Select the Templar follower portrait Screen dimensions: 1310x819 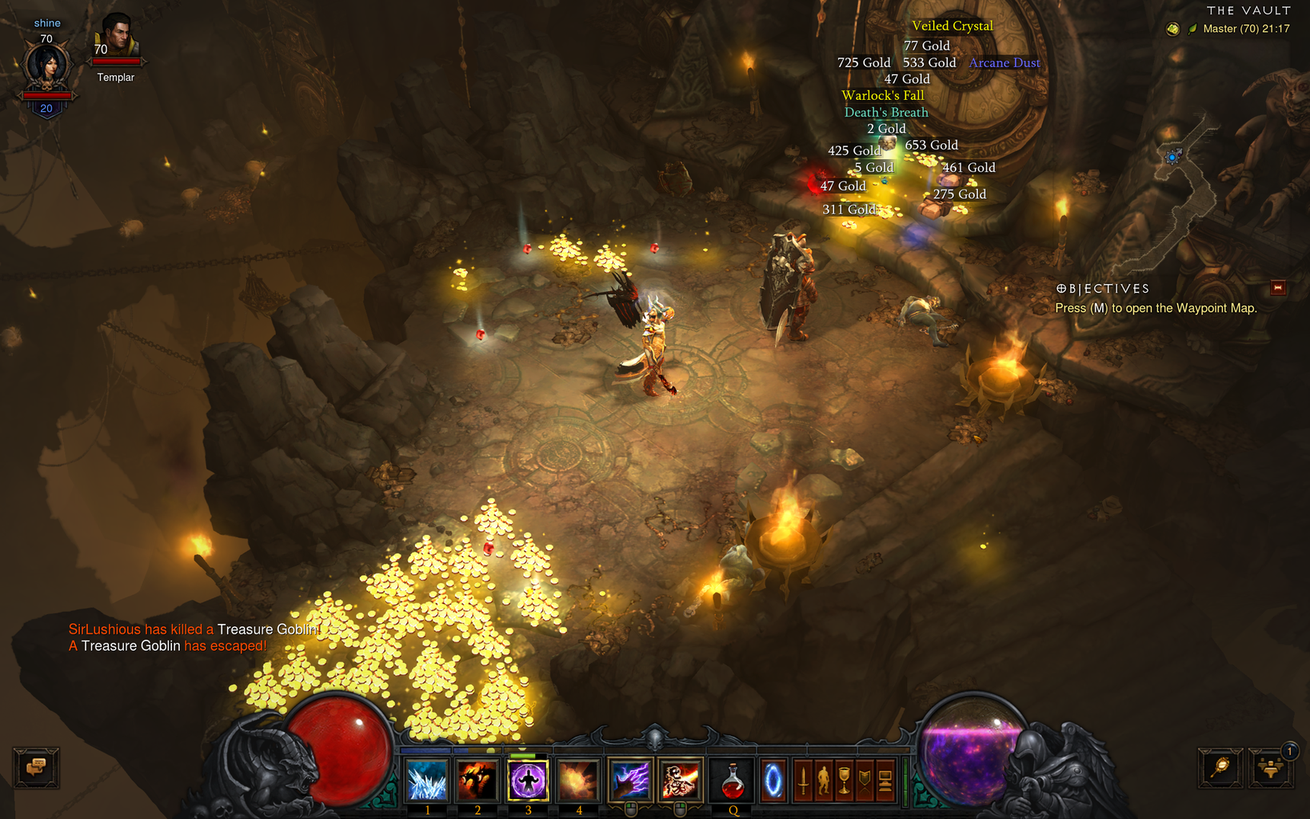[x=116, y=40]
